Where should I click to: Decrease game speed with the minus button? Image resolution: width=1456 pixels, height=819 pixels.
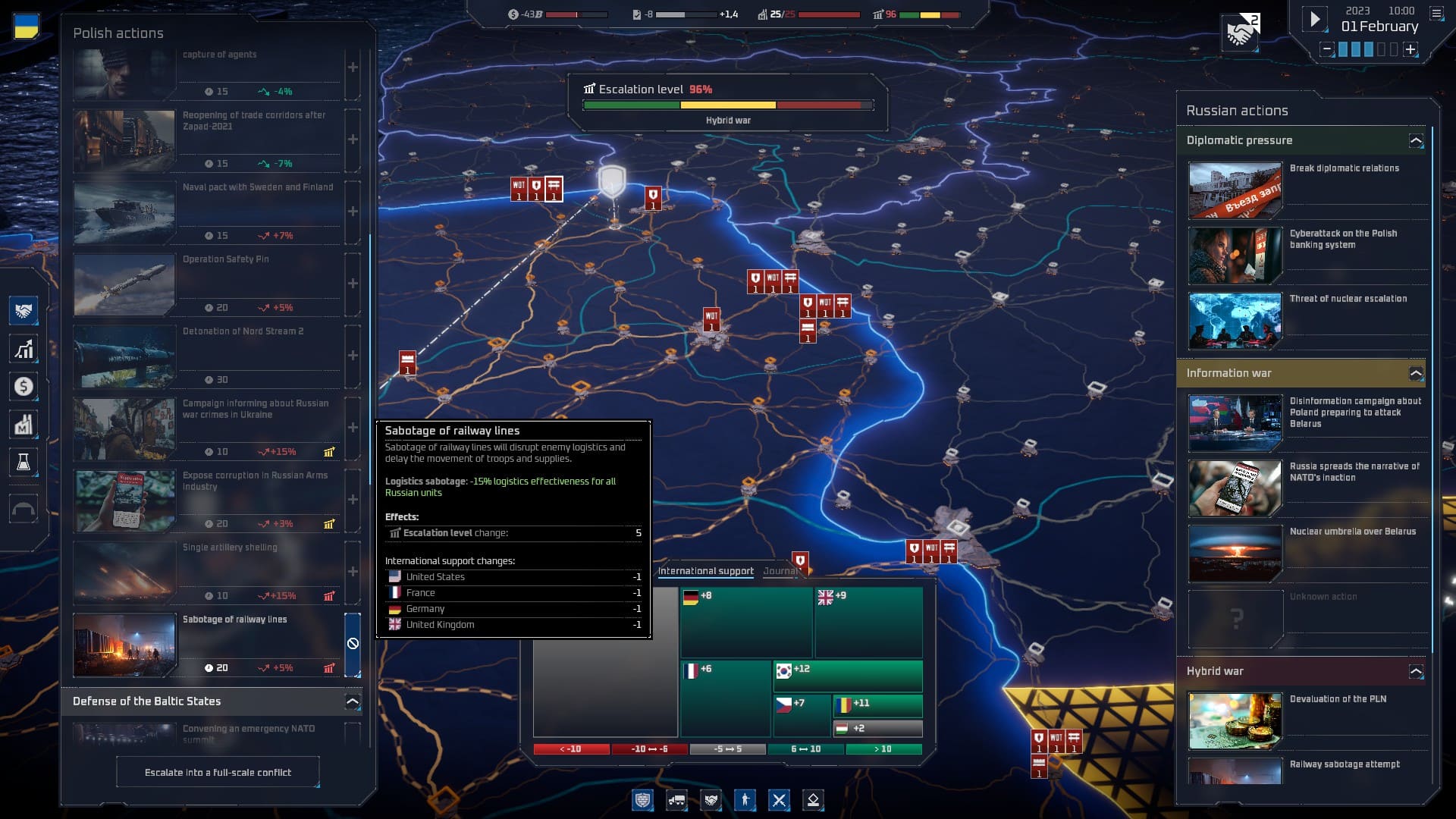coord(1327,49)
